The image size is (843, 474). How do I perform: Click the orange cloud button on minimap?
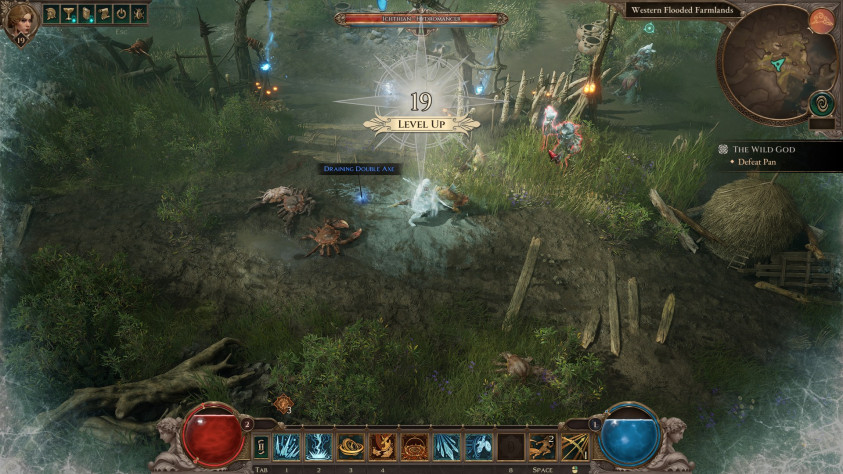pyautogui.click(x=822, y=19)
